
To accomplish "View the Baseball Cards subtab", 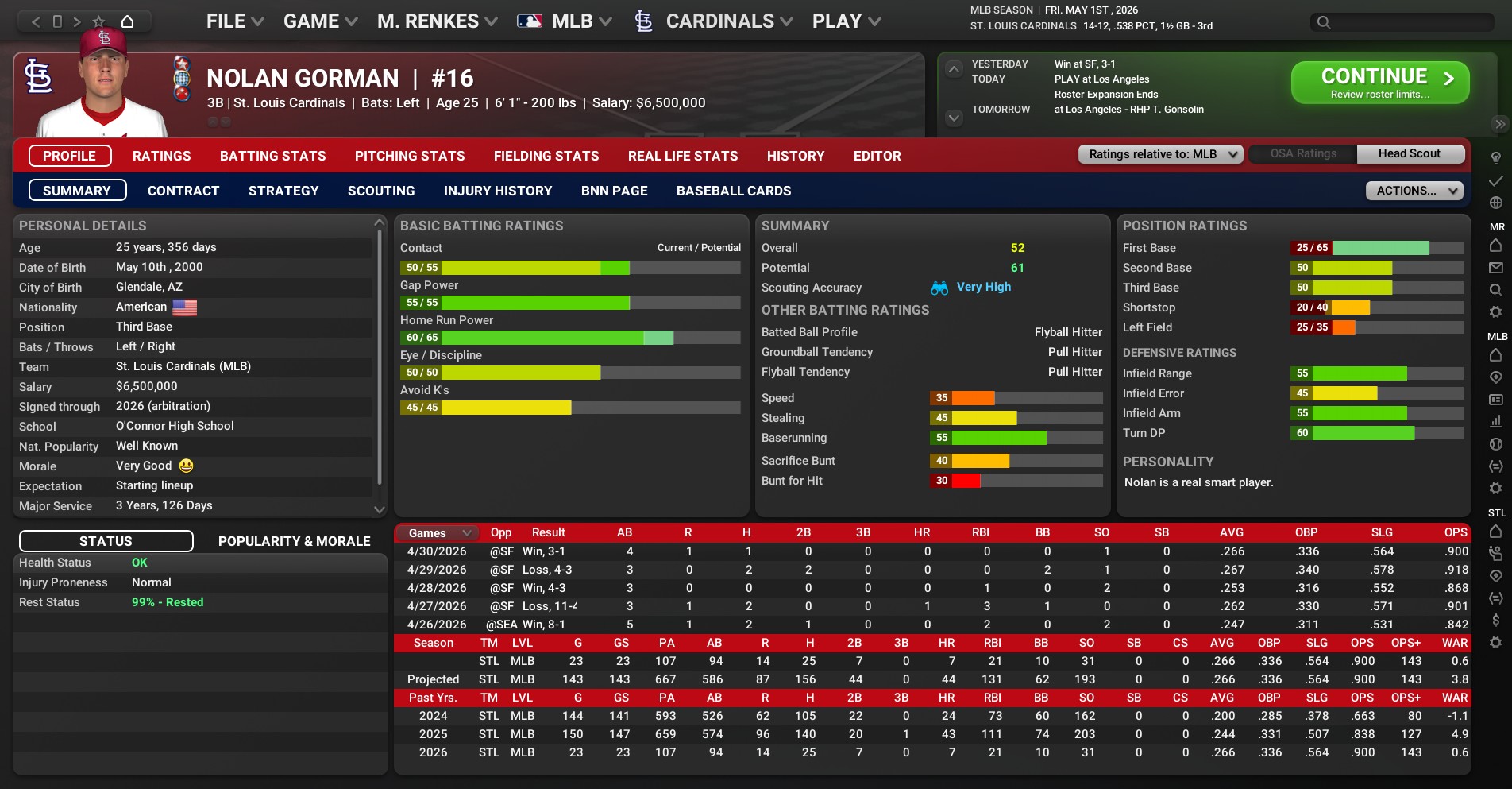I will pyautogui.click(x=733, y=191).
